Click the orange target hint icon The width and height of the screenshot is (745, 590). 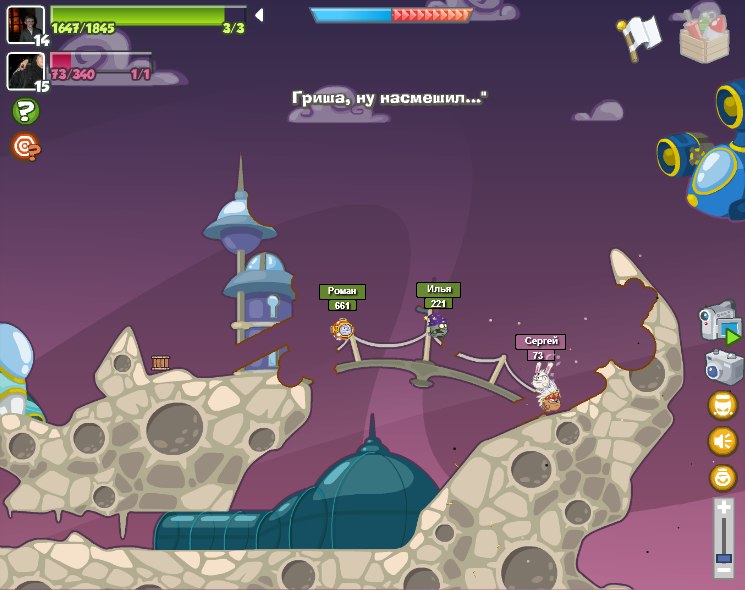point(25,147)
